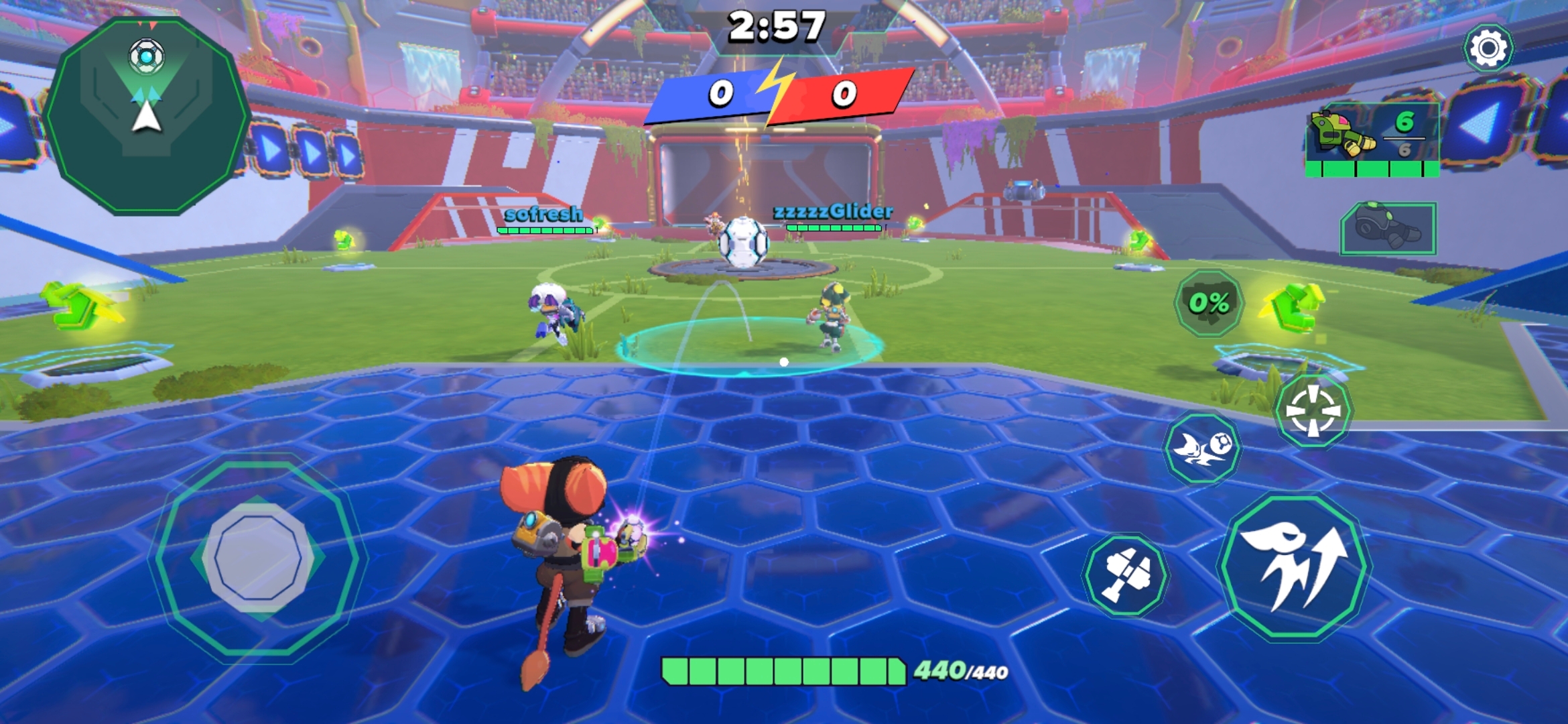
Task: Tap the crosshair aim button
Action: click(x=1312, y=410)
